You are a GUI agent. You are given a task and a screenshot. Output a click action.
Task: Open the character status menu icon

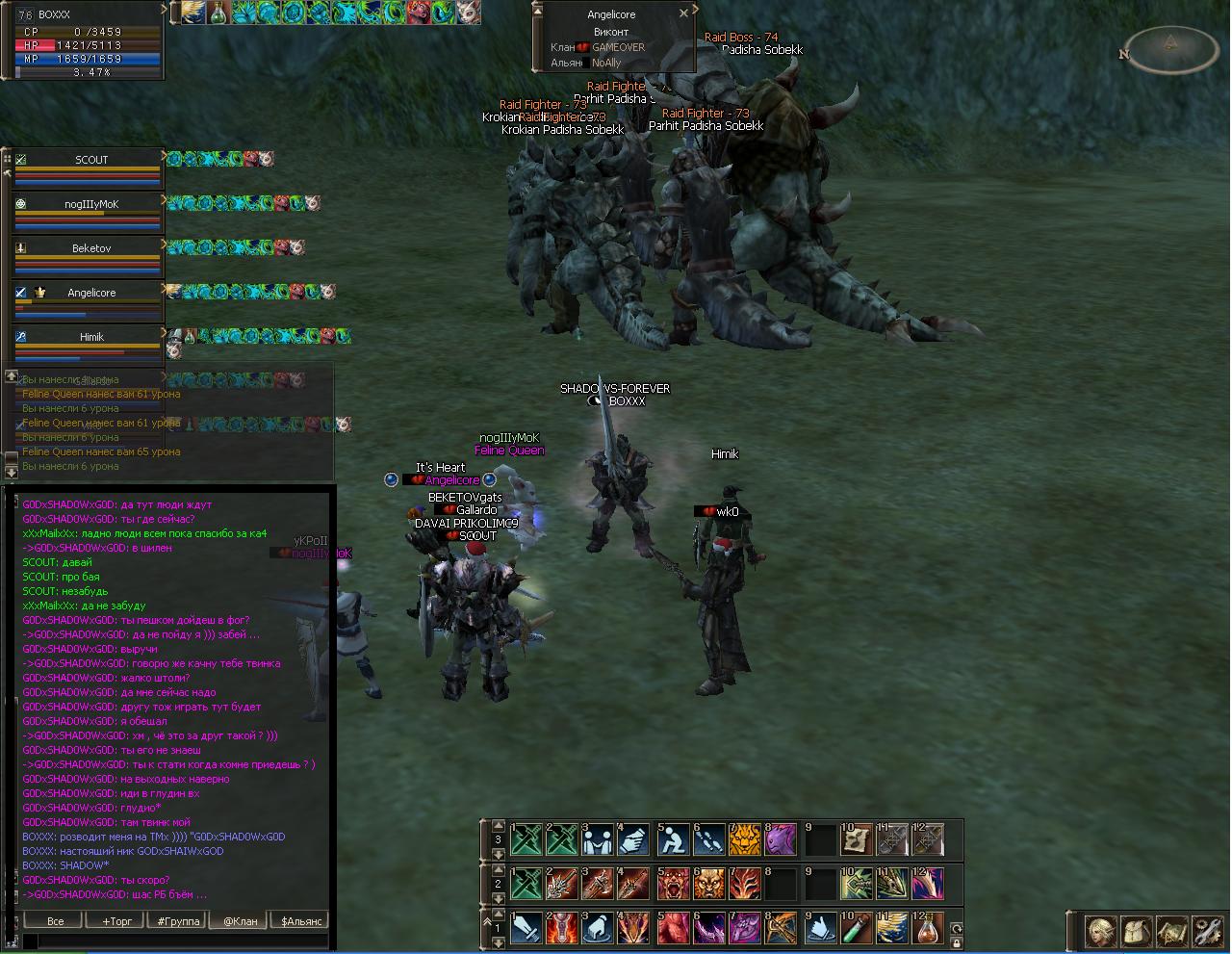pyautogui.click(x=1098, y=932)
